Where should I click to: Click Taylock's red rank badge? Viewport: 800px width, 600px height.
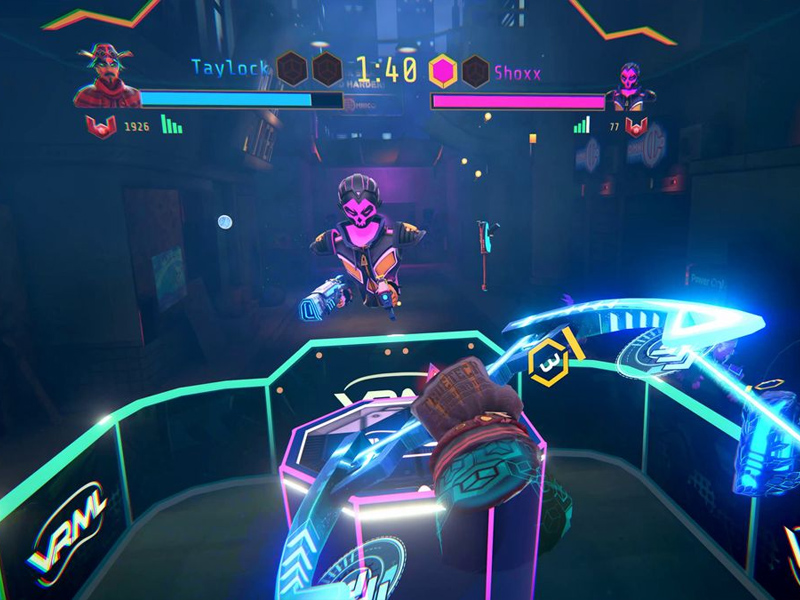100,127
